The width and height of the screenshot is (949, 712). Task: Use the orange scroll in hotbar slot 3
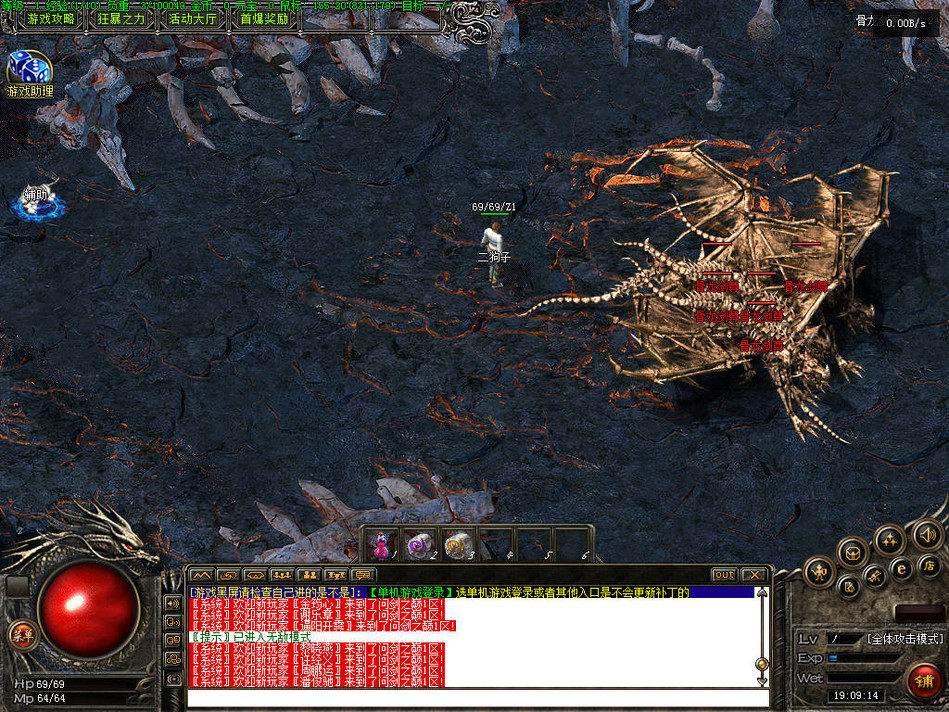[458, 545]
